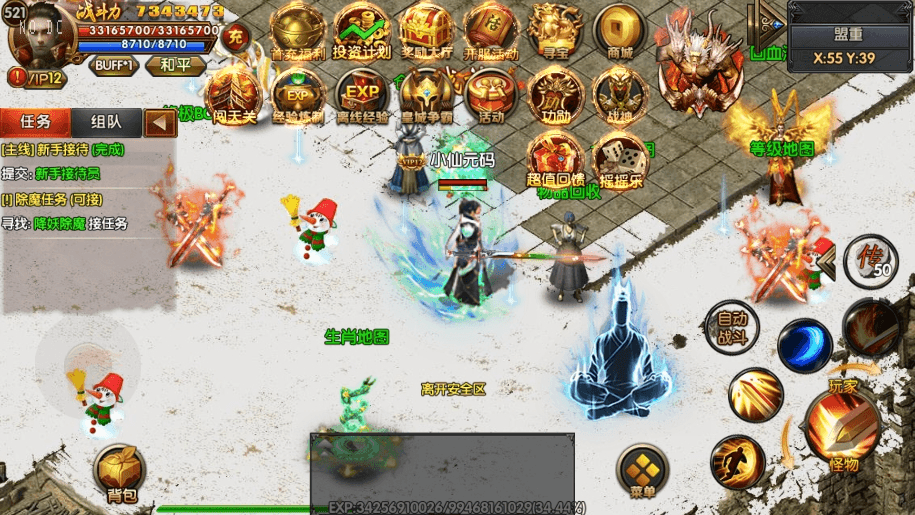The width and height of the screenshot is (915, 515).
Task: Open 离线经验 offline experience
Action: [x=363, y=96]
